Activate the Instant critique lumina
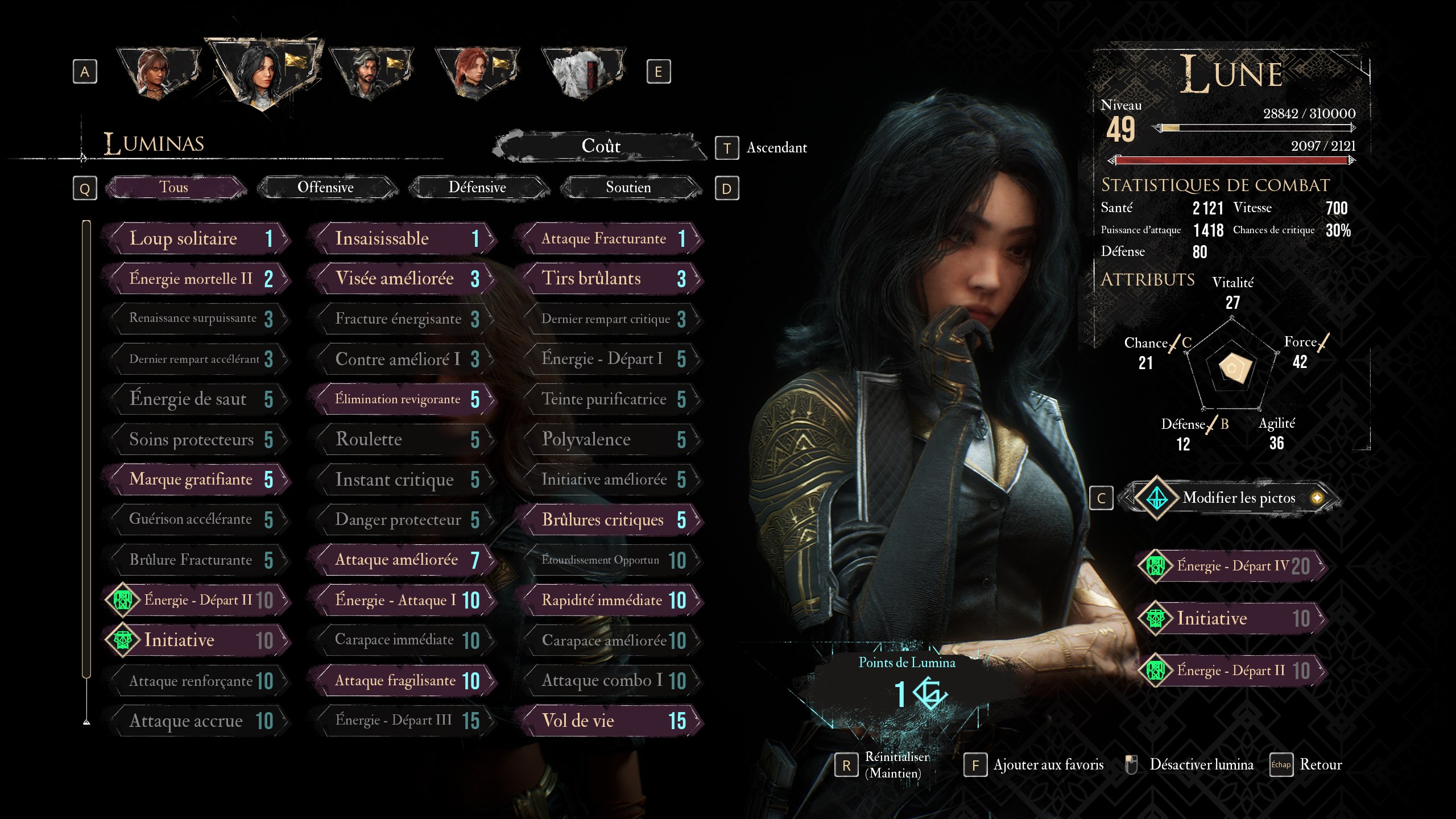The height and width of the screenshot is (819, 1456). click(403, 479)
